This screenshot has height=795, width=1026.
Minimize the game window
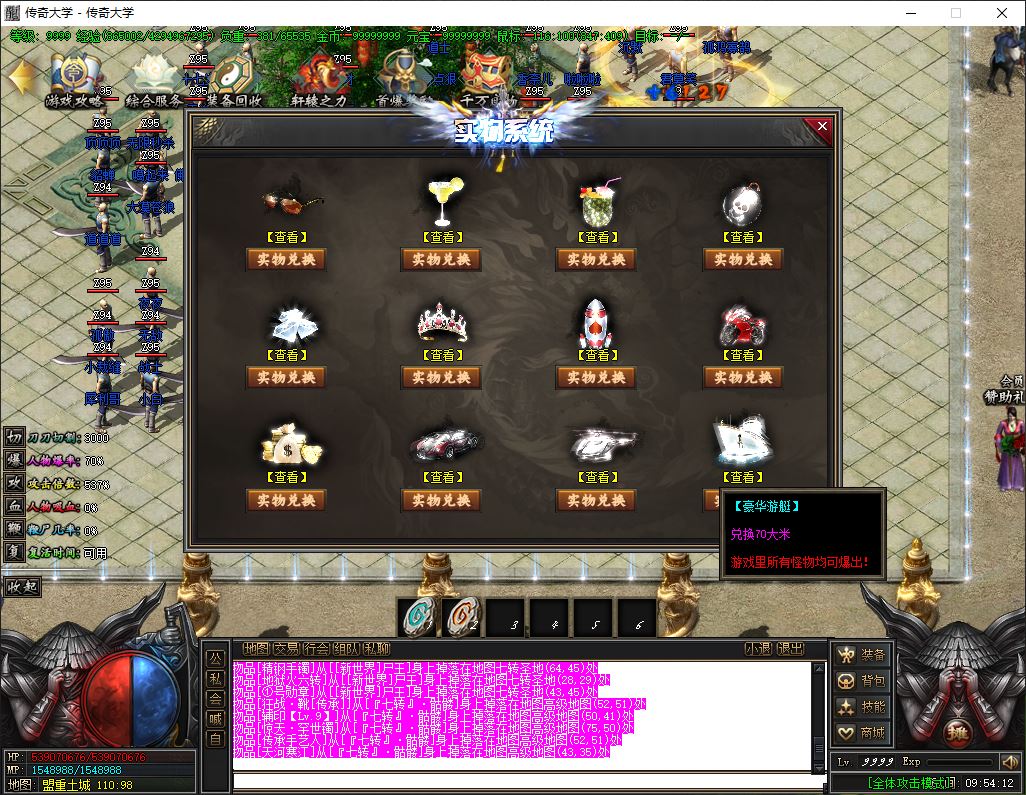click(x=909, y=13)
